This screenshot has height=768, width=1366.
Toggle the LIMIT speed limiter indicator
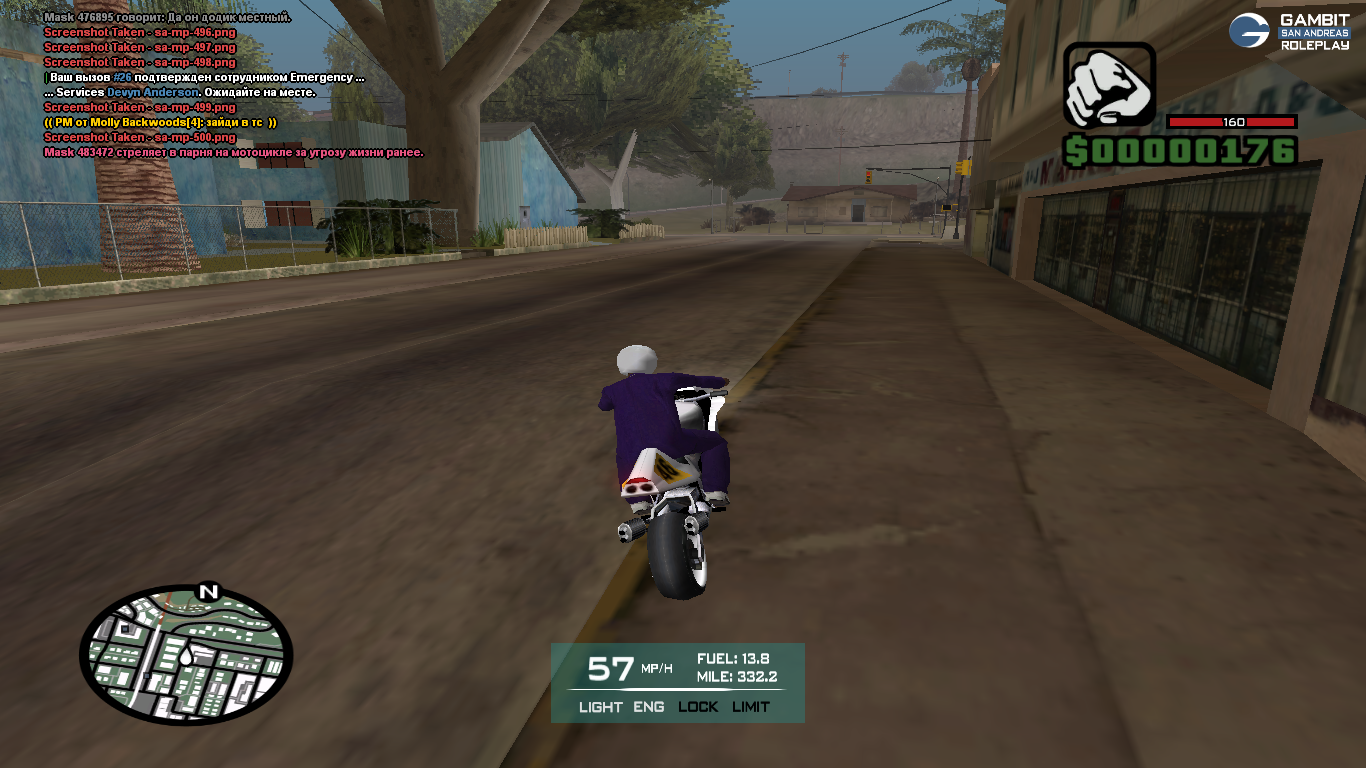751,707
